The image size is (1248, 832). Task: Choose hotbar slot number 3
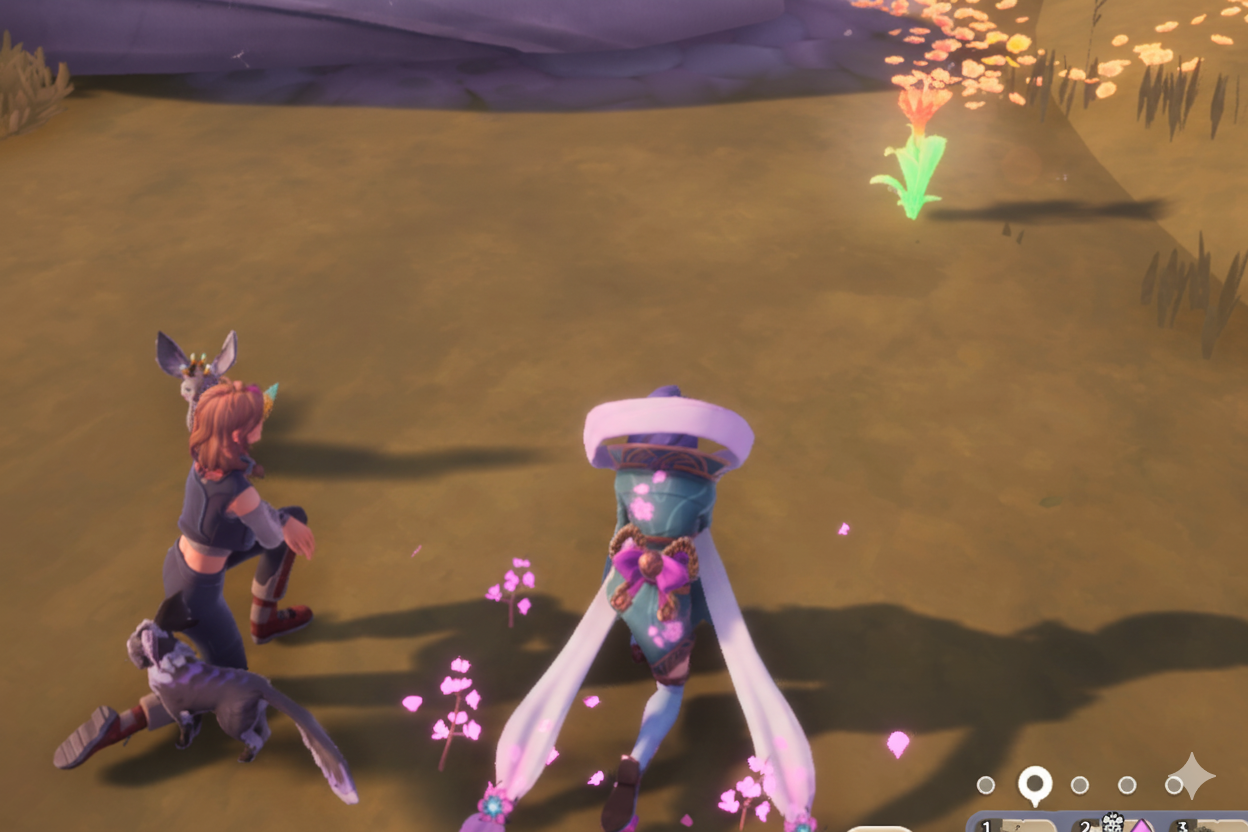click(1208, 826)
